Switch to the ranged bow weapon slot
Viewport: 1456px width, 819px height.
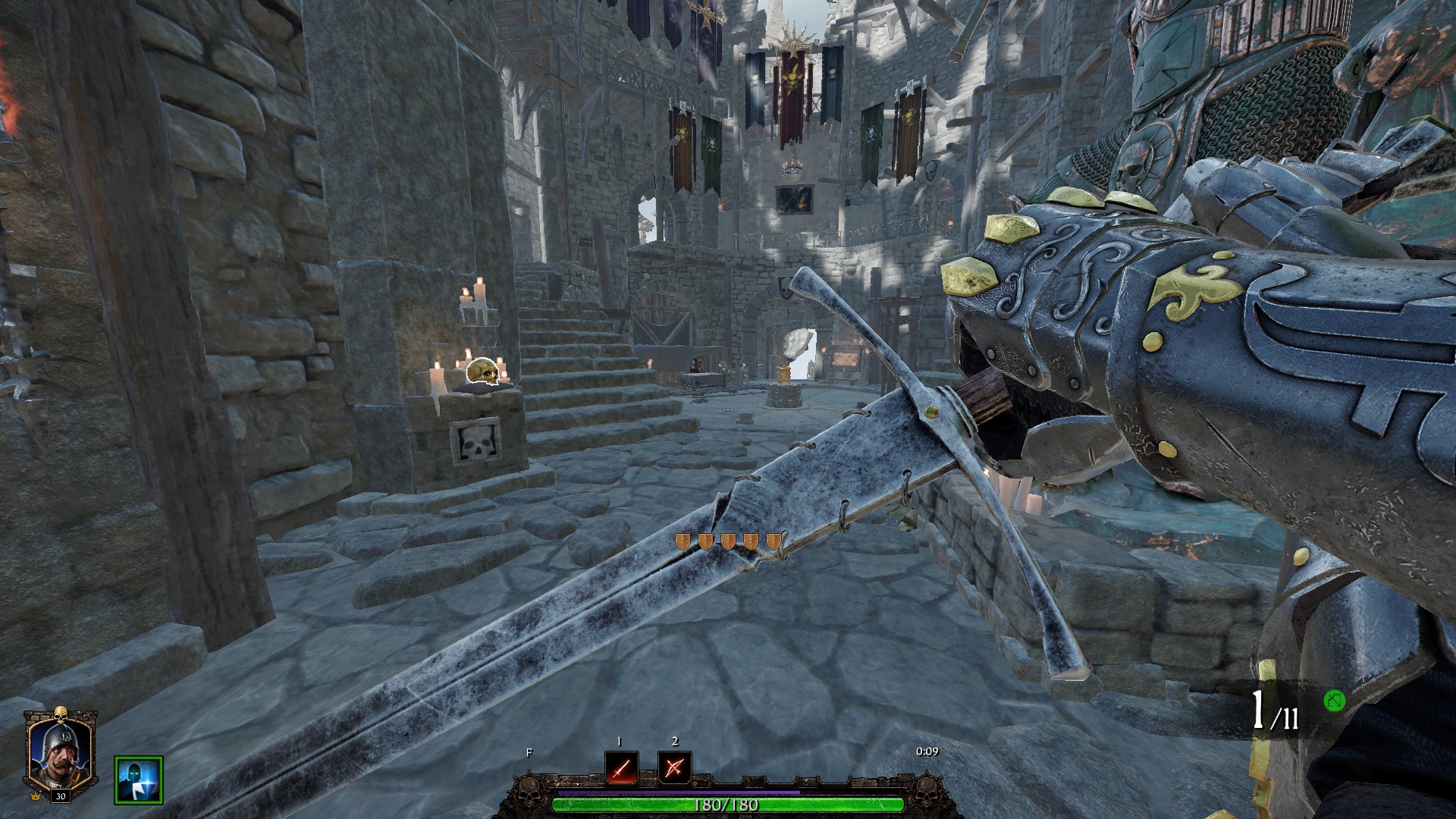click(x=674, y=768)
